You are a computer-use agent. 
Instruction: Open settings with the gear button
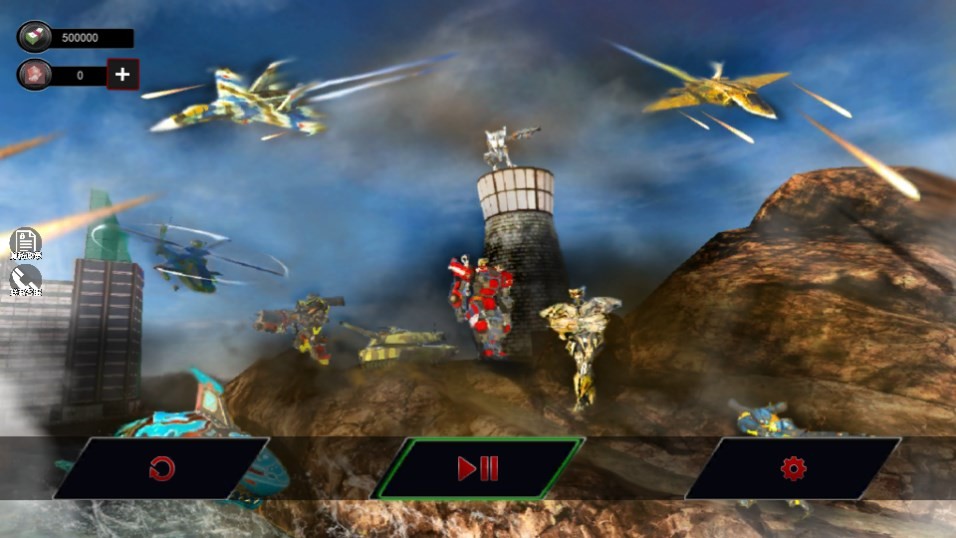[x=793, y=468]
